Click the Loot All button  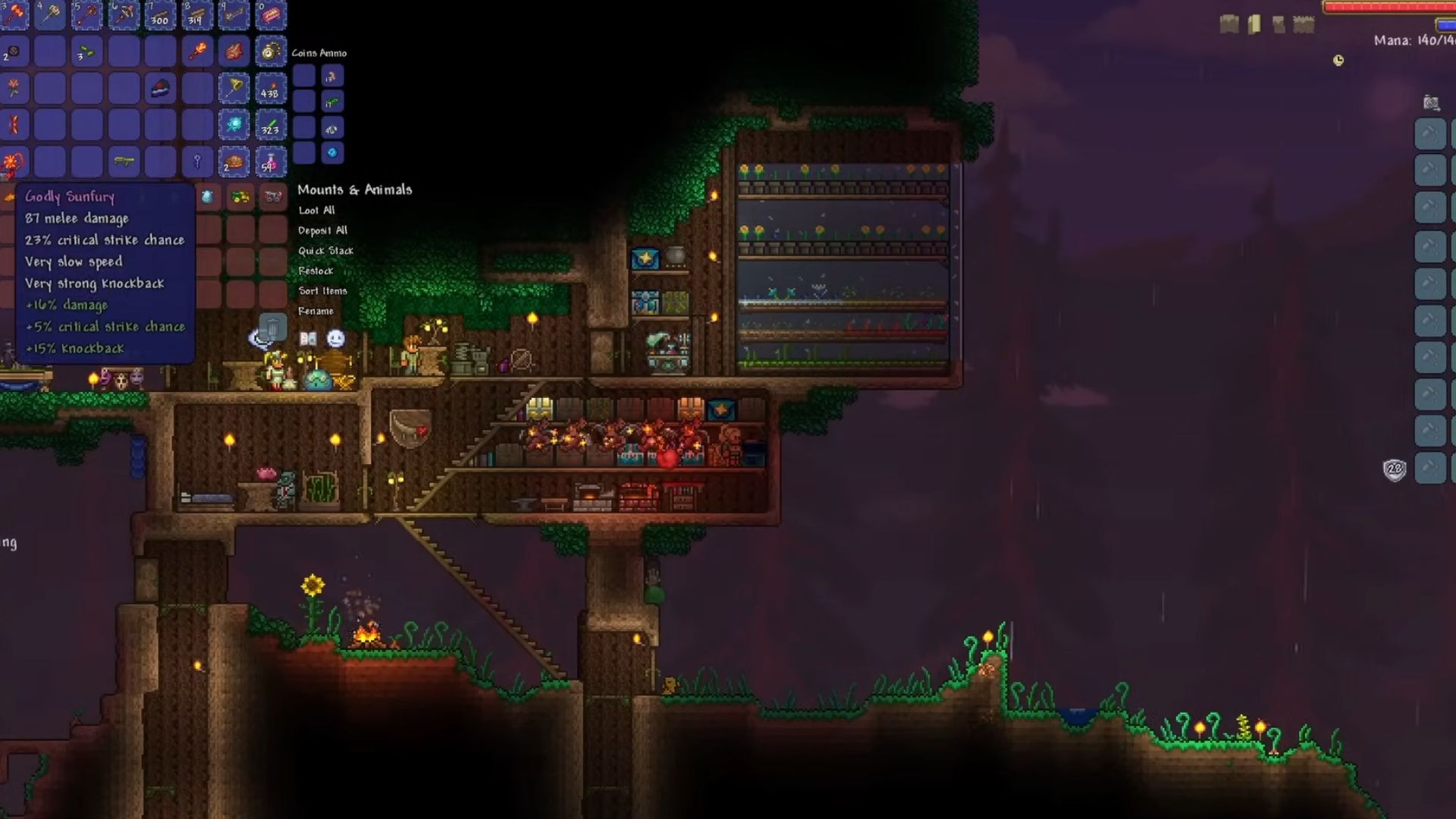(317, 211)
